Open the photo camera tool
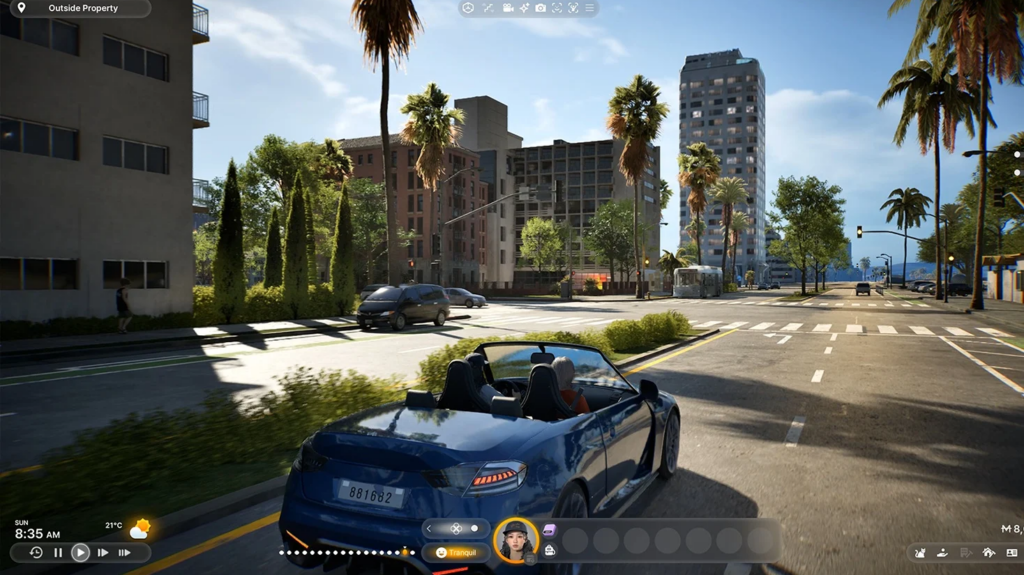1024x575 pixels. [x=540, y=8]
